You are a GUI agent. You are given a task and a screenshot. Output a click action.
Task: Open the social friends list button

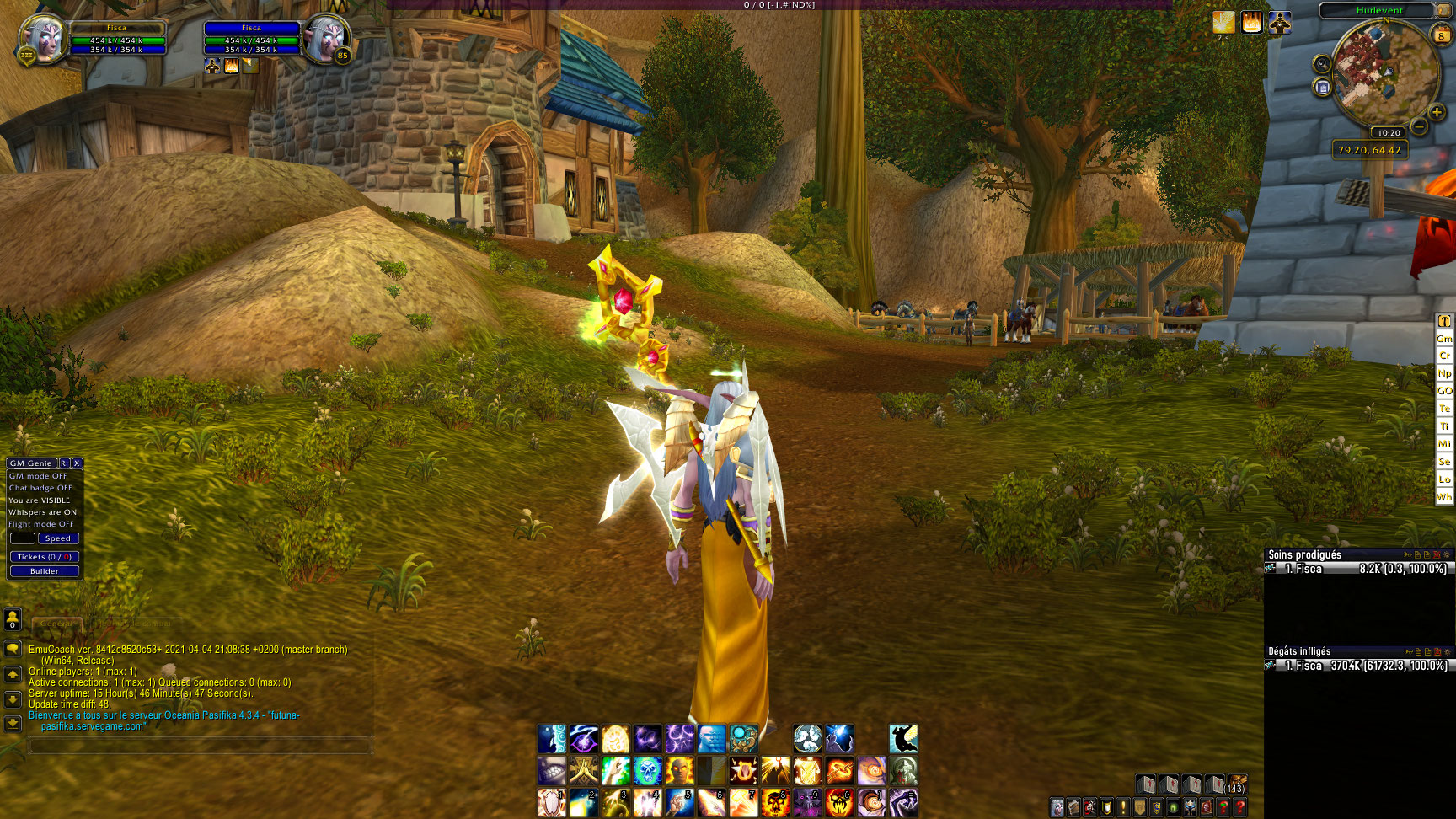13,619
